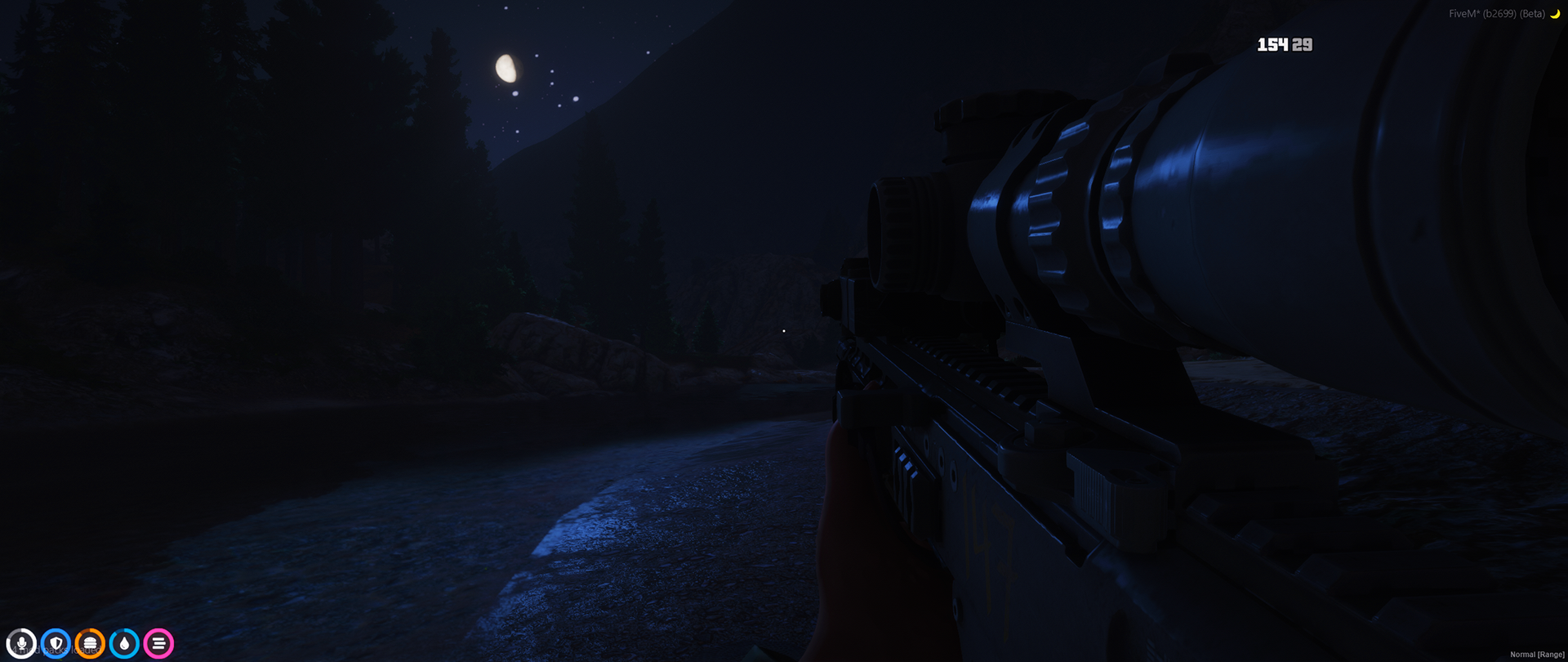
Task: Select the blue shield armor indicator
Action: [55, 642]
